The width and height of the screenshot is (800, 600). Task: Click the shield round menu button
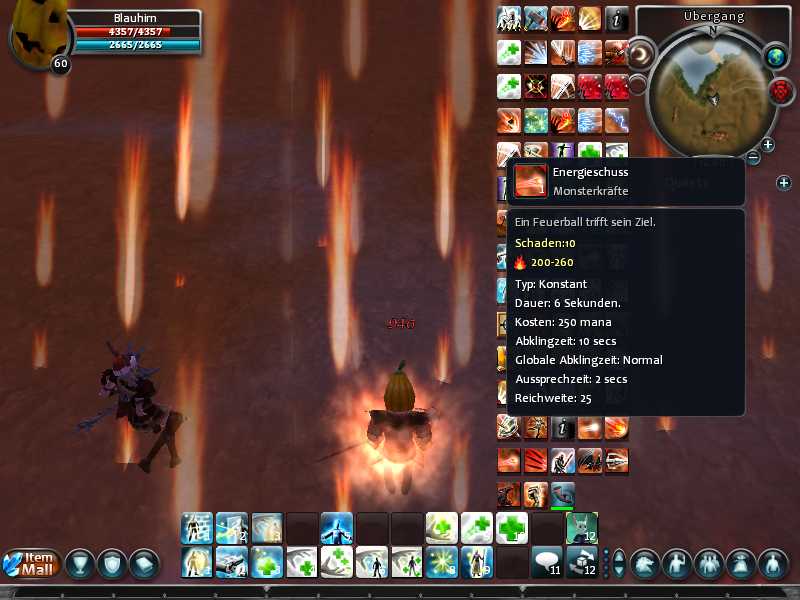(x=112, y=563)
